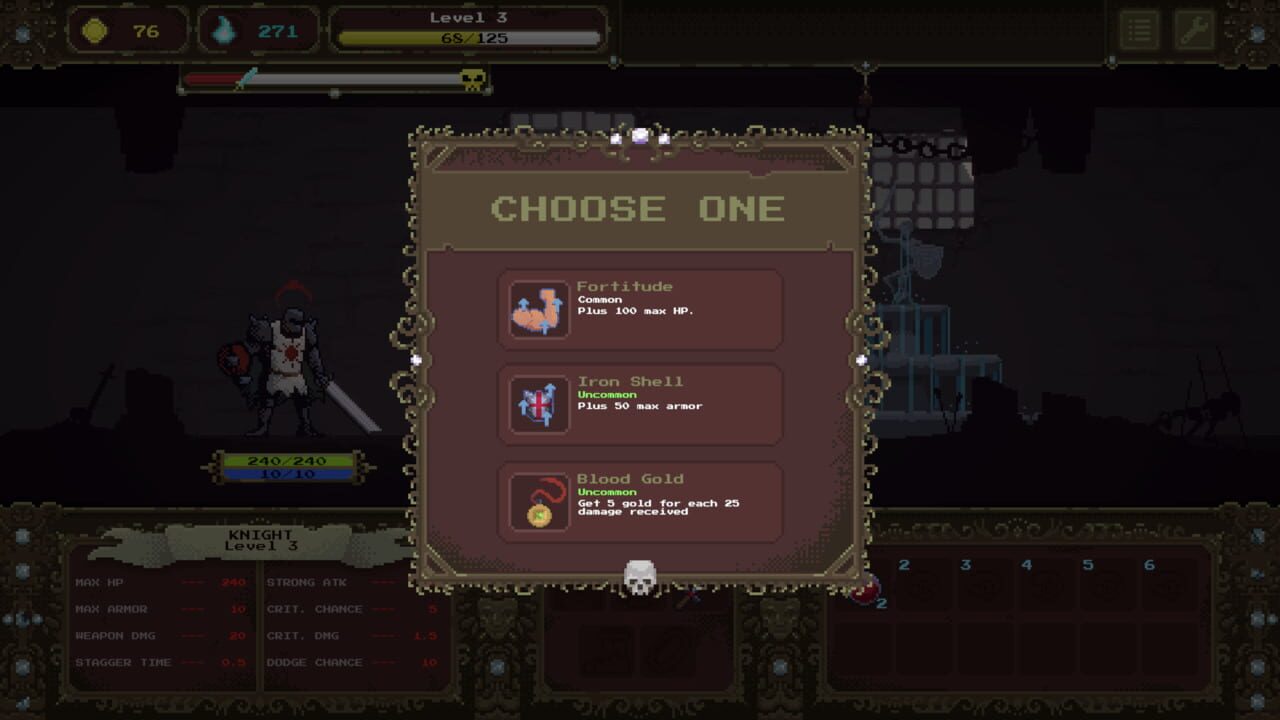Image resolution: width=1280 pixels, height=720 pixels.
Task: Click the Fortitude flexing arm icon
Action: (x=538, y=308)
